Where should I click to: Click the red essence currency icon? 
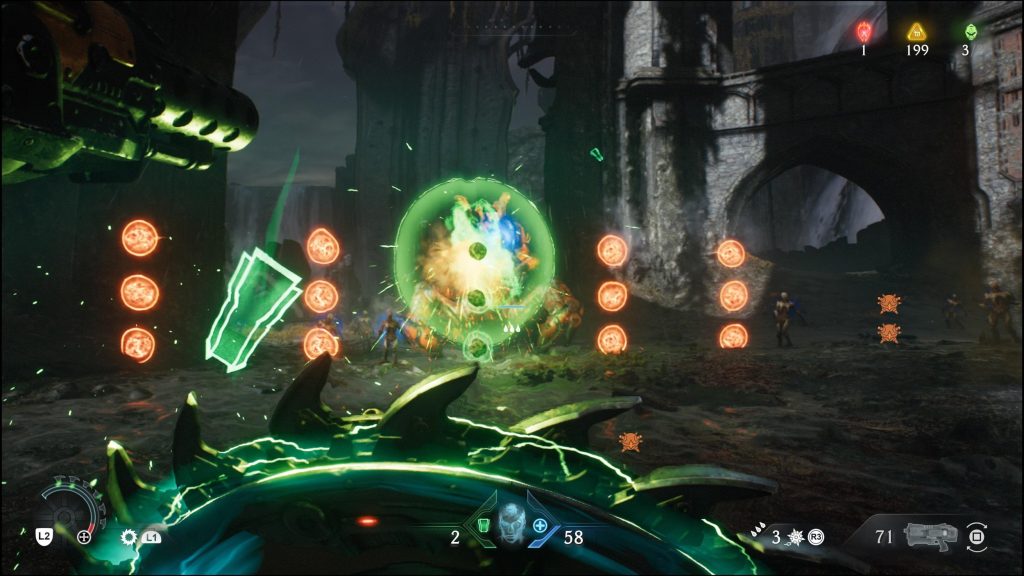pyautogui.click(x=864, y=31)
